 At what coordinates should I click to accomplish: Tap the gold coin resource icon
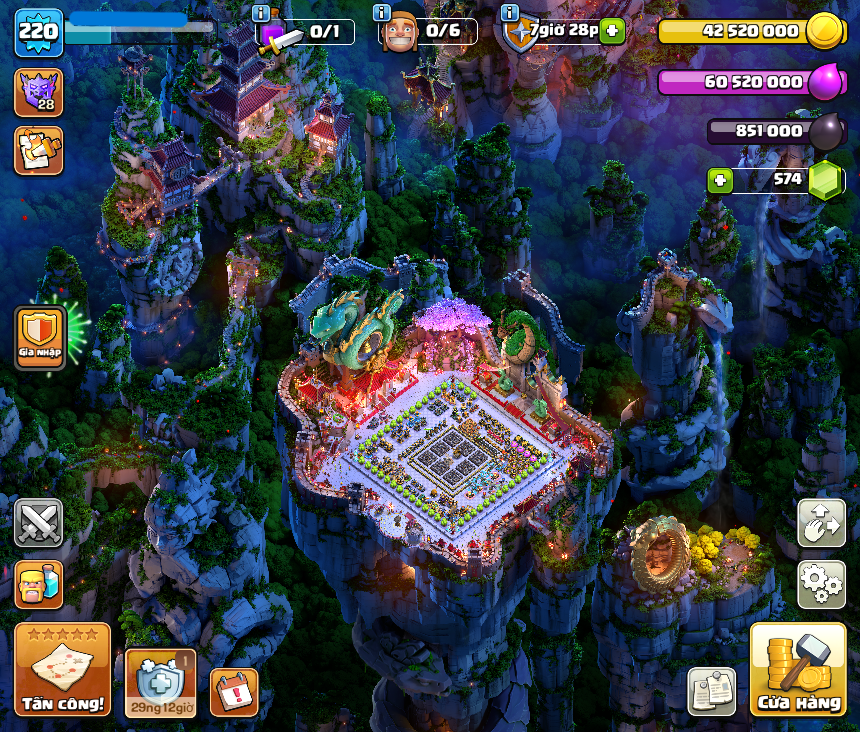click(826, 31)
